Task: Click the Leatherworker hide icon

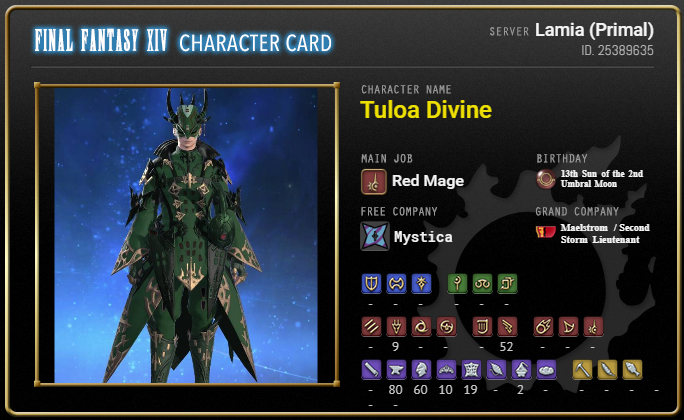Action: [x=470, y=369]
